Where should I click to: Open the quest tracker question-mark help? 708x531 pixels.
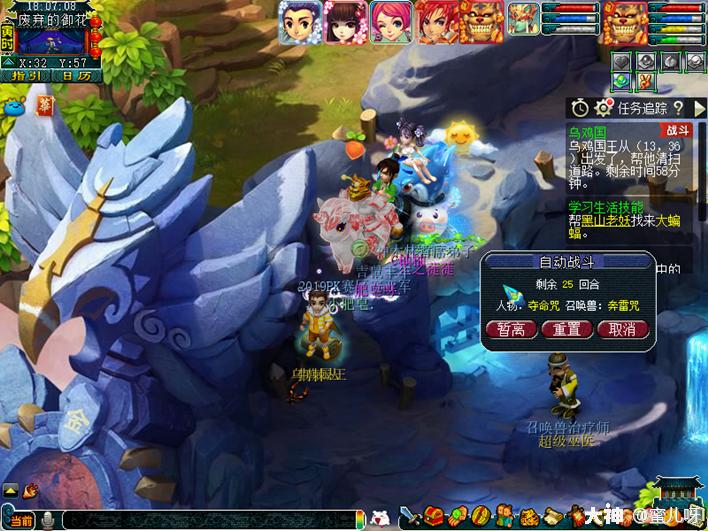coord(676,107)
